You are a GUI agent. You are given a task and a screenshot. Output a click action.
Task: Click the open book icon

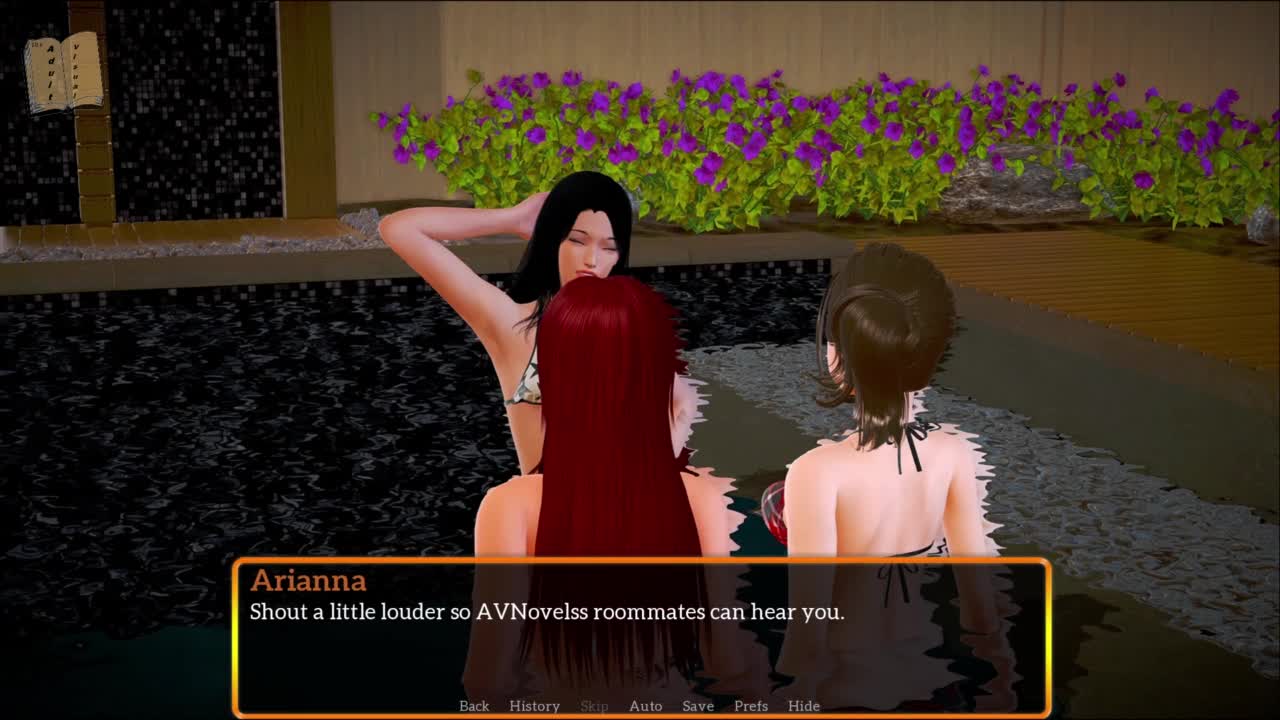pos(64,72)
